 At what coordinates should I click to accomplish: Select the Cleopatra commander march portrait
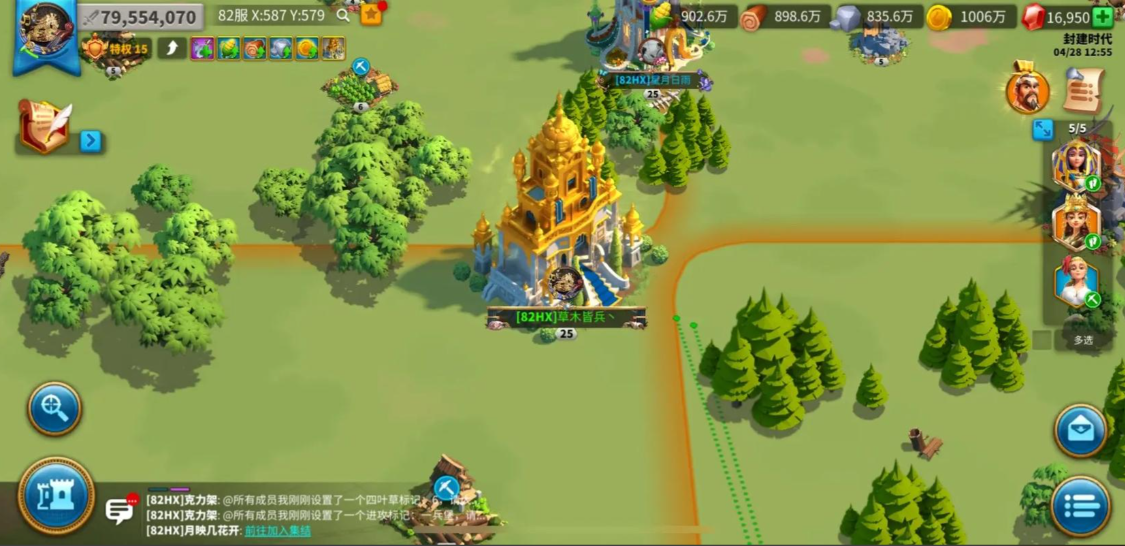point(1076,166)
